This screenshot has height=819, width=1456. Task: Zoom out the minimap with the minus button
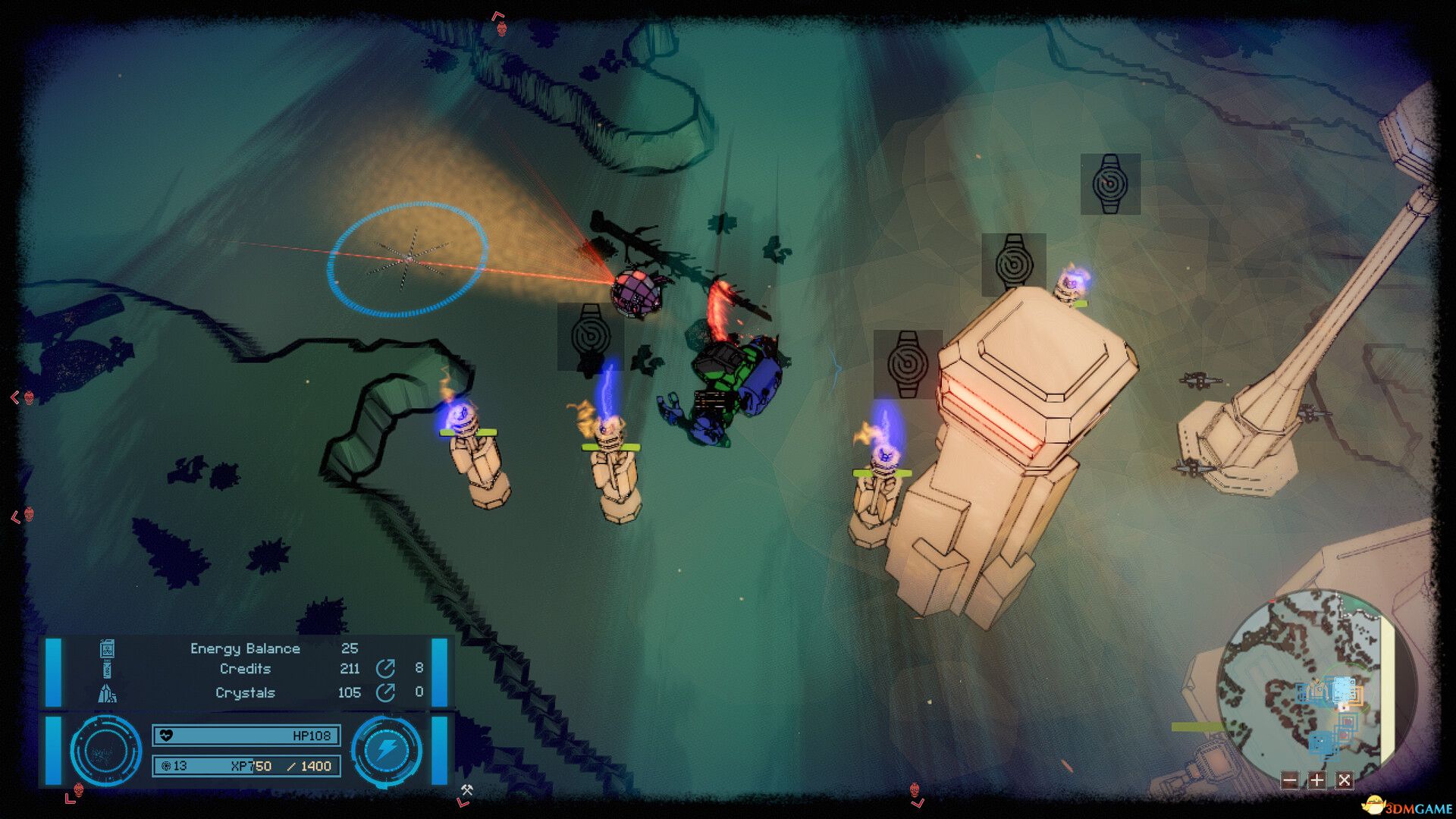pyautogui.click(x=1289, y=780)
